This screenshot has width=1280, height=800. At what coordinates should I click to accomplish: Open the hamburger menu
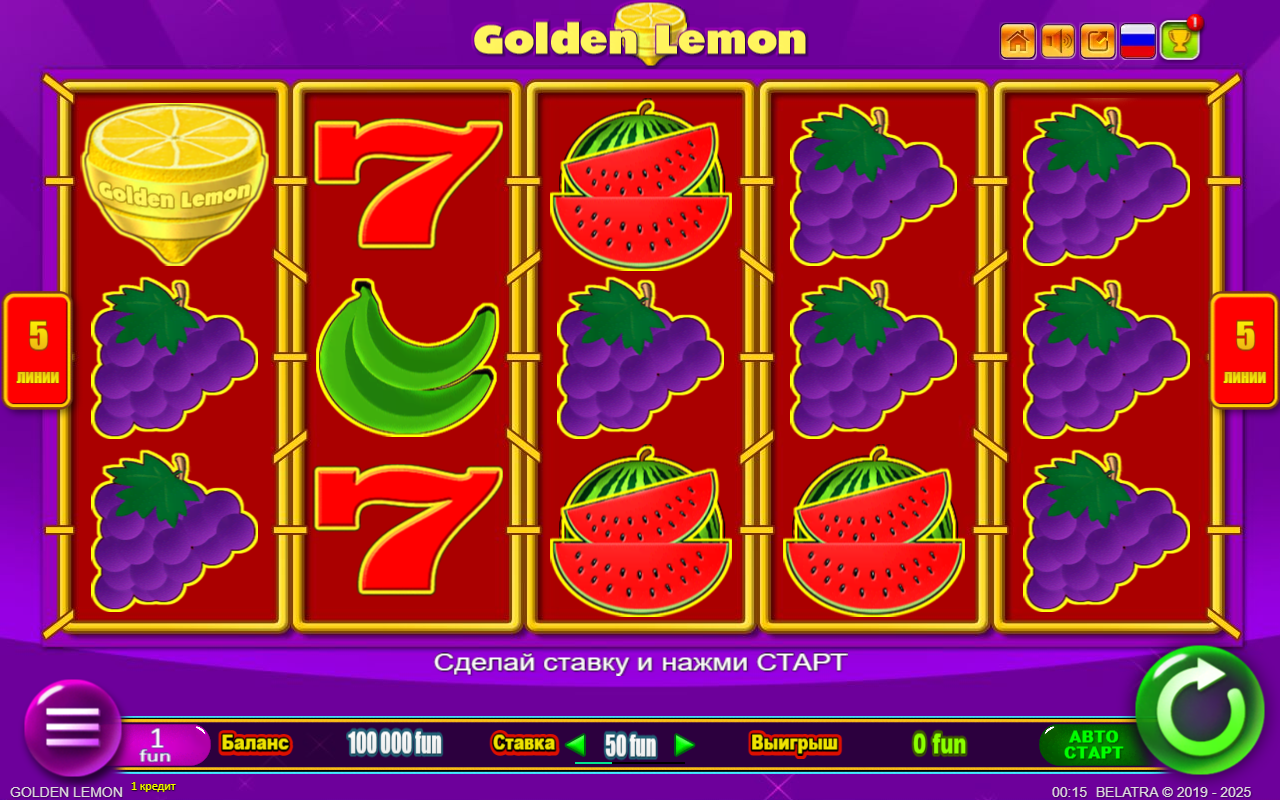pyautogui.click(x=71, y=728)
